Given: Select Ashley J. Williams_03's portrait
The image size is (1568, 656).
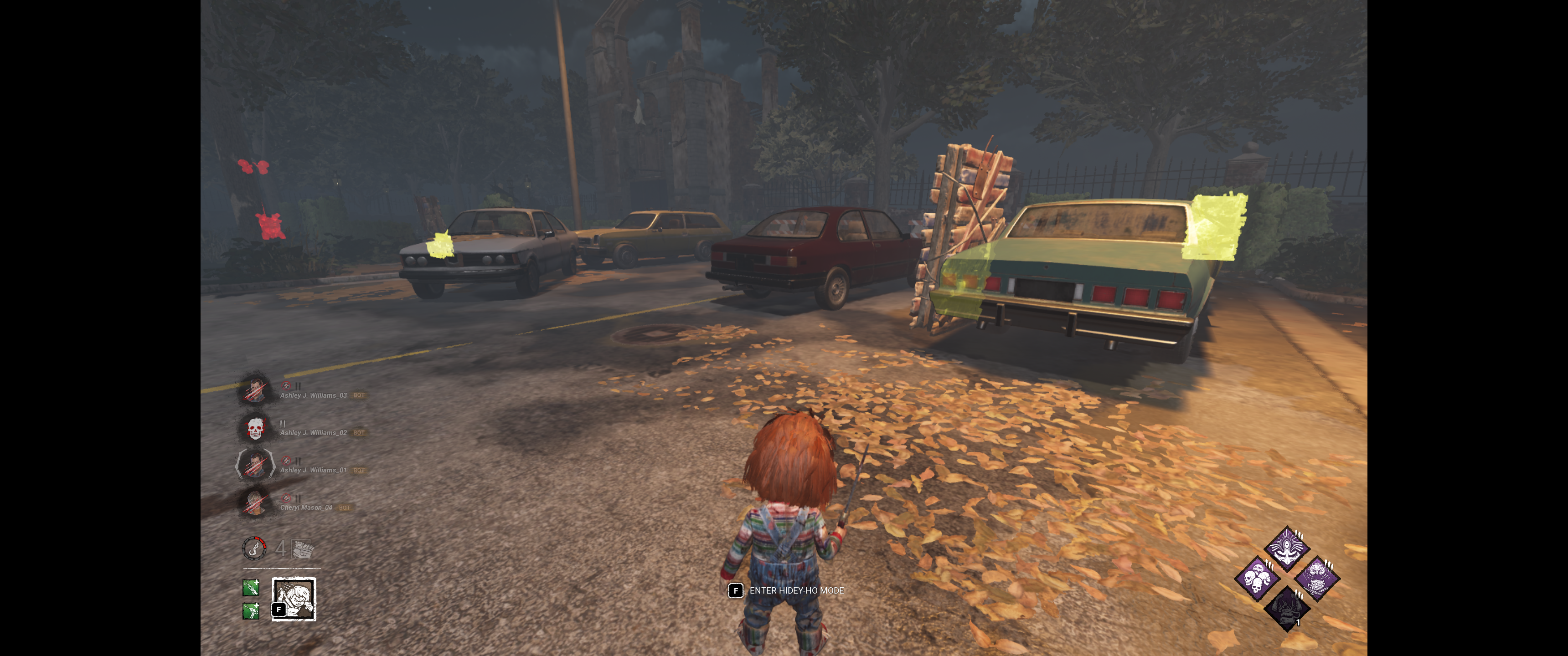Looking at the screenshot, I should point(256,392).
